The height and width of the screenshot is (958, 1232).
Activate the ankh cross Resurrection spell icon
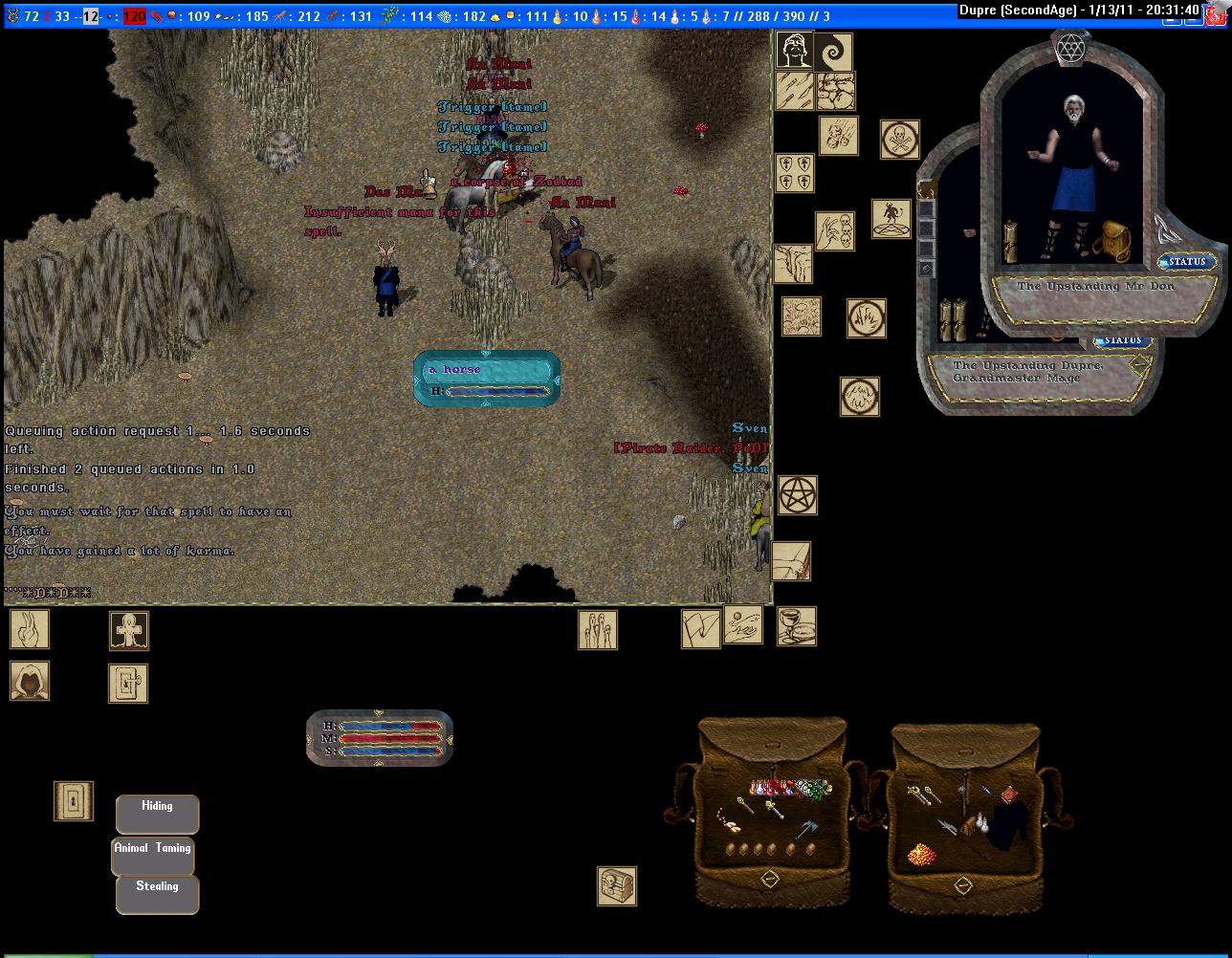click(x=128, y=631)
